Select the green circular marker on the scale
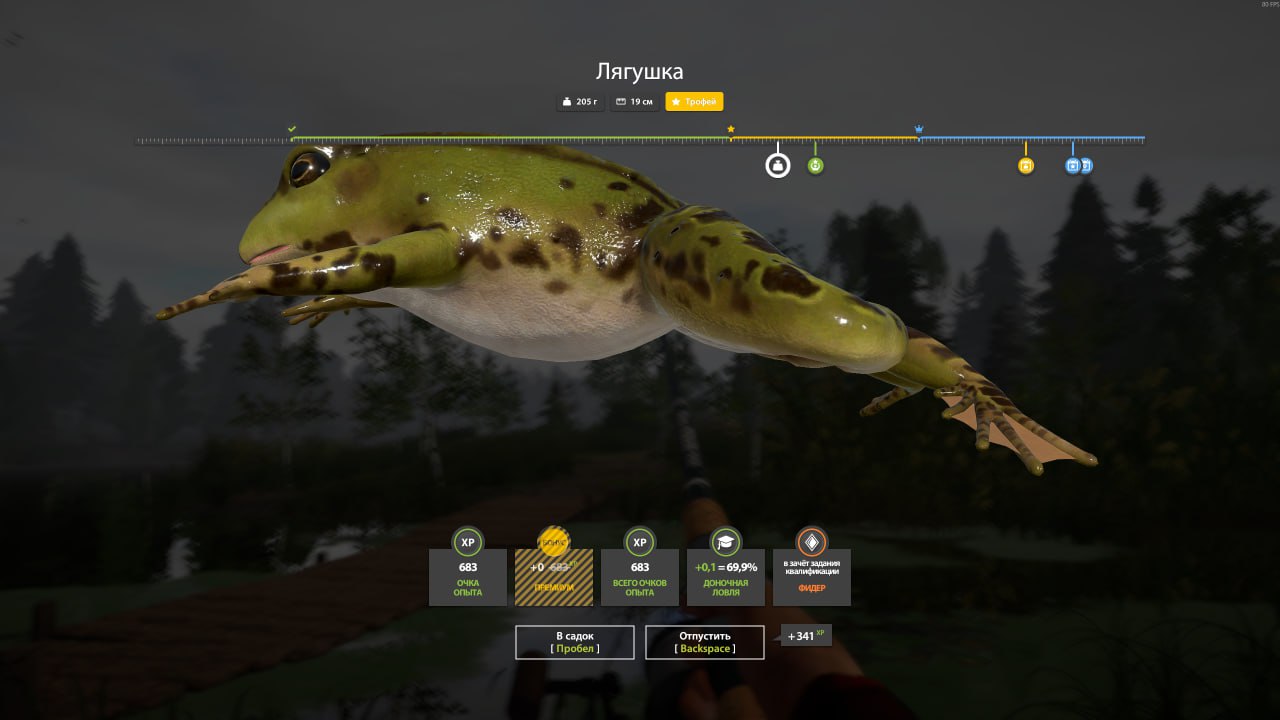This screenshot has height=720, width=1280. [816, 165]
